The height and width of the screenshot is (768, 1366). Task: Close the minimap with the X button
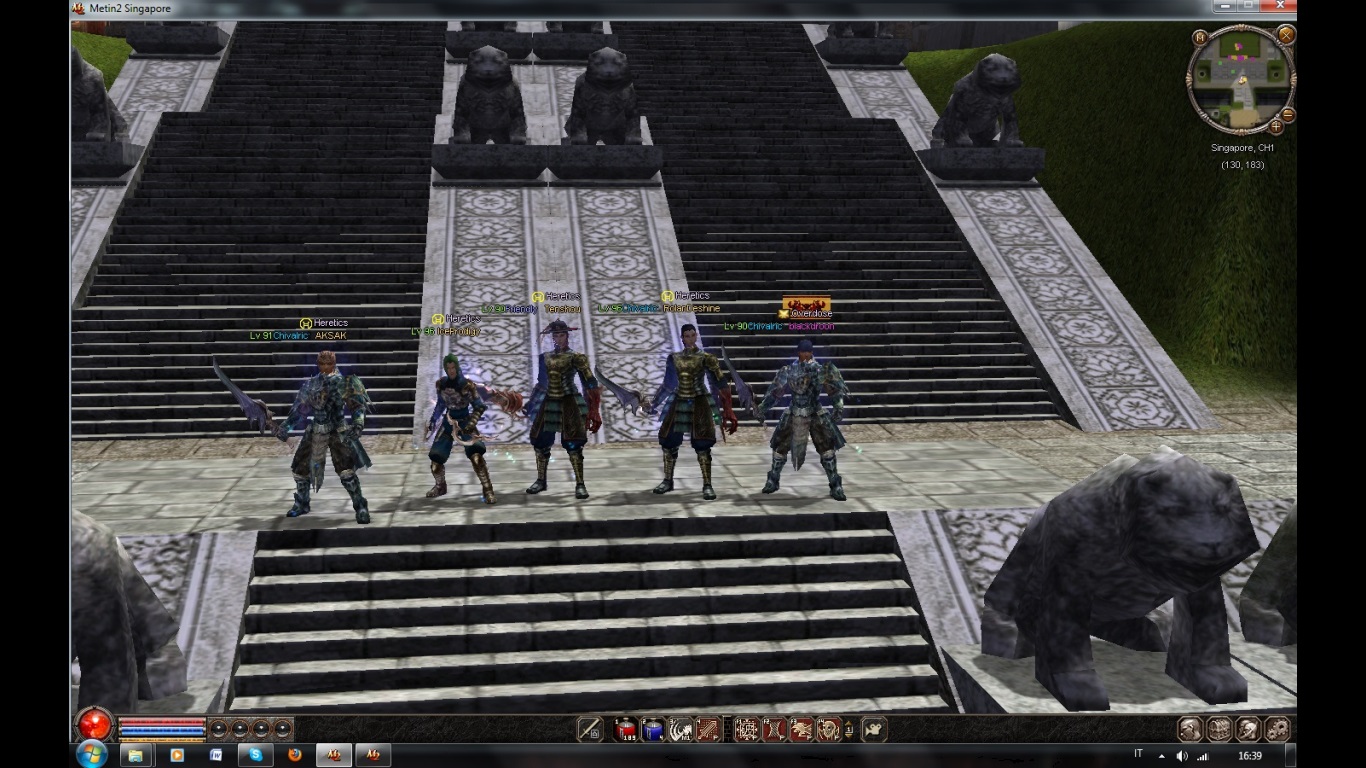pos(1286,35)
